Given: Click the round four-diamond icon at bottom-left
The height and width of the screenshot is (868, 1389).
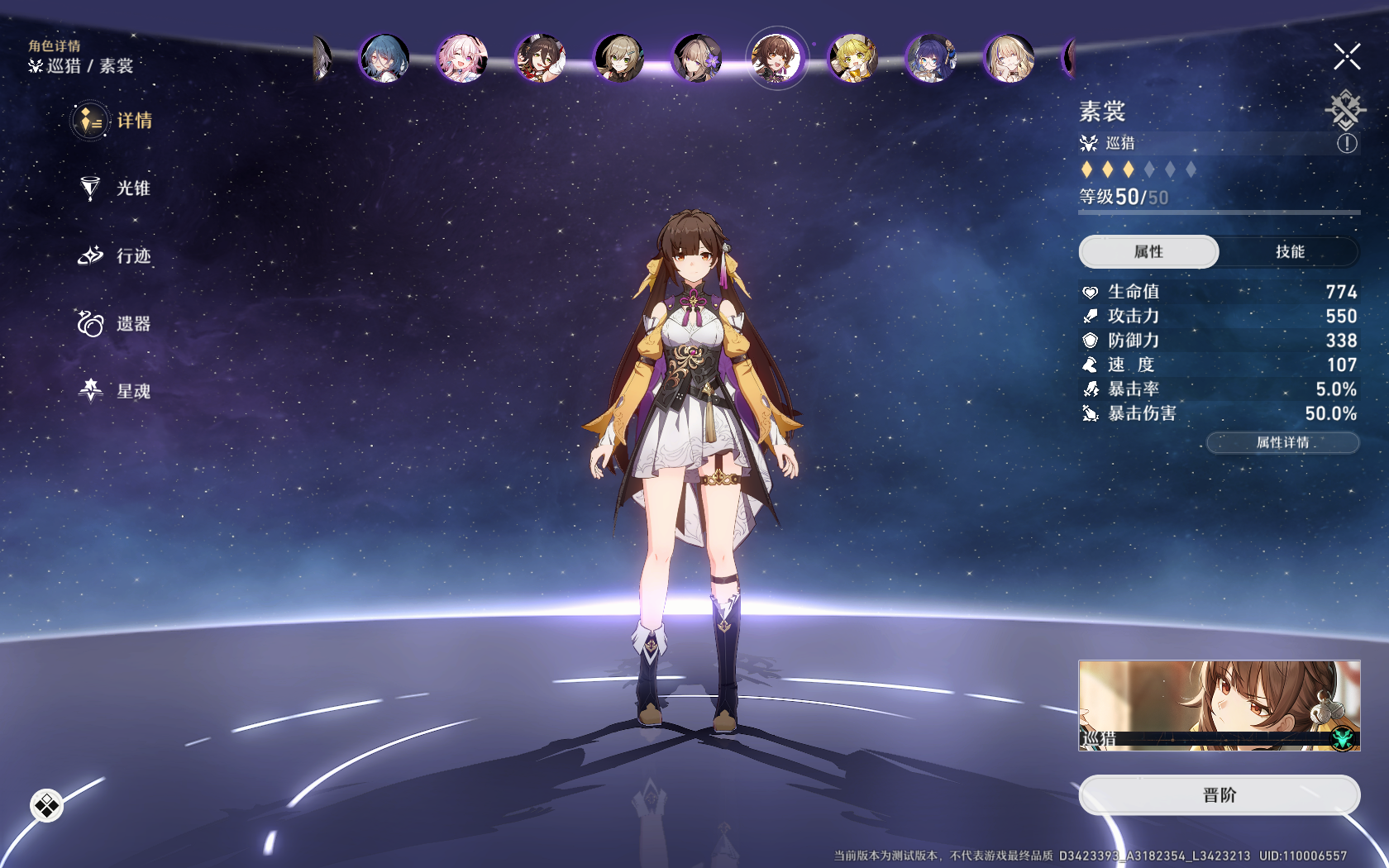Looking at the screenshot, I should tap(46, 805).
